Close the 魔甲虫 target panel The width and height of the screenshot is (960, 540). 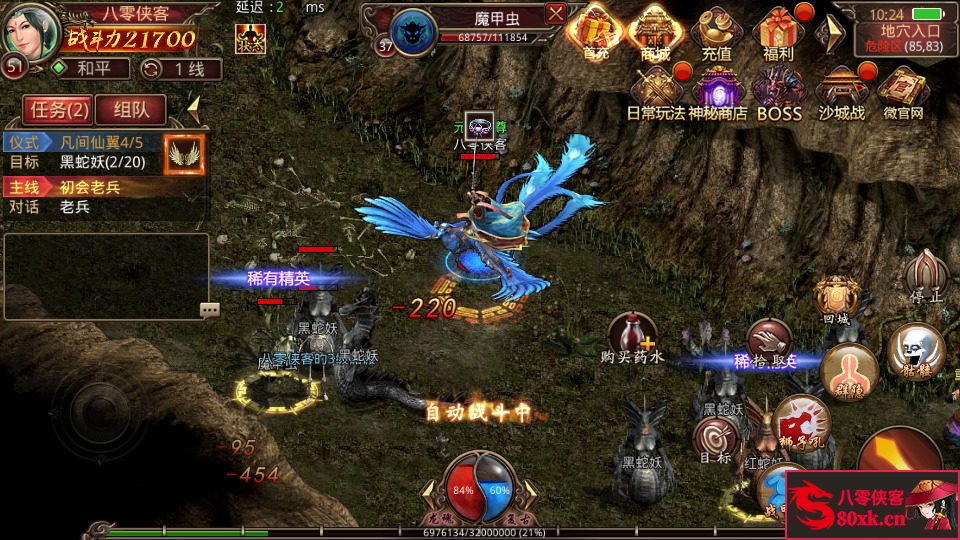pyautogui.click(x=556, y=14)
